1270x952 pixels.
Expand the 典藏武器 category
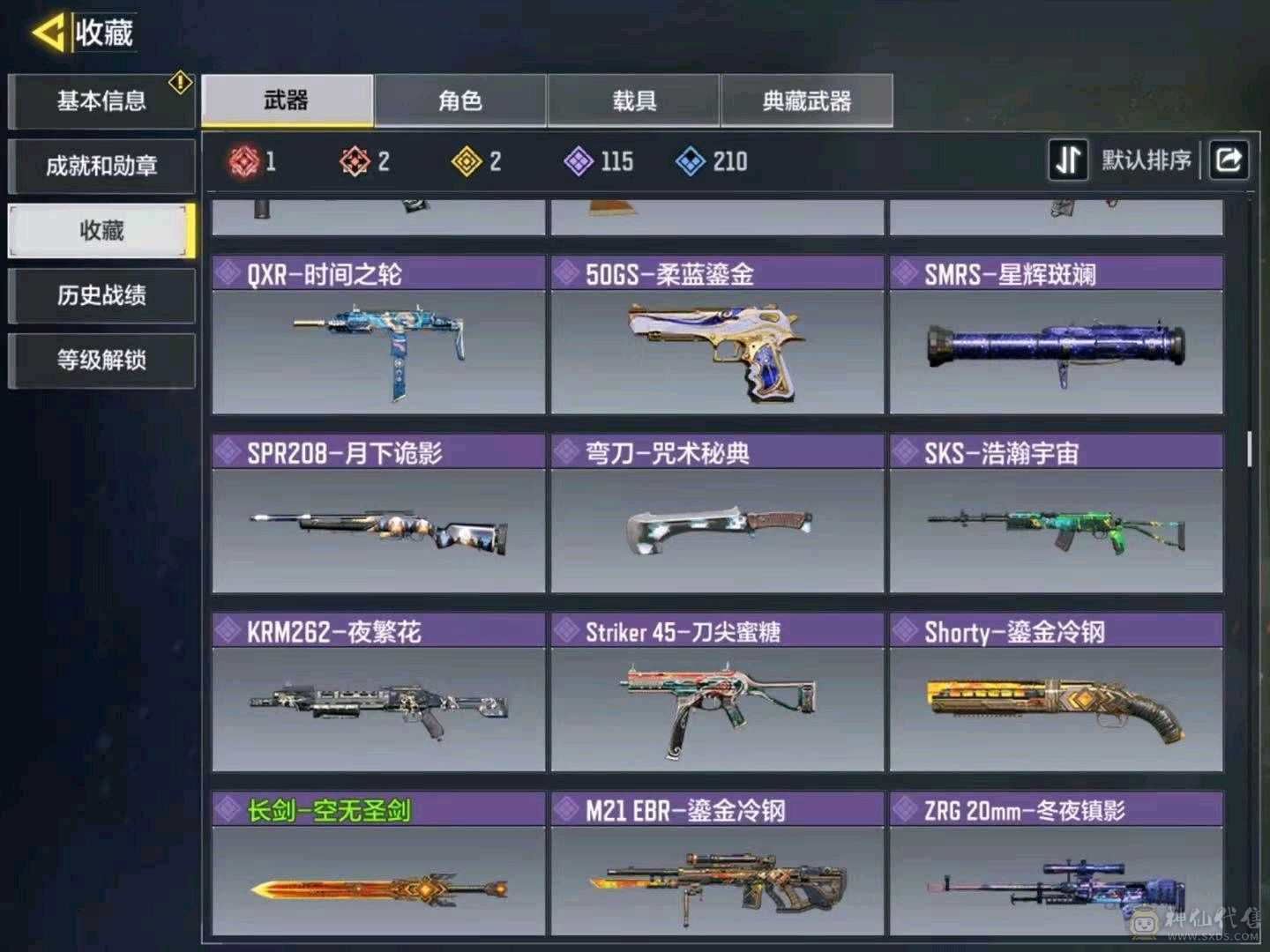tap(806, 101)
